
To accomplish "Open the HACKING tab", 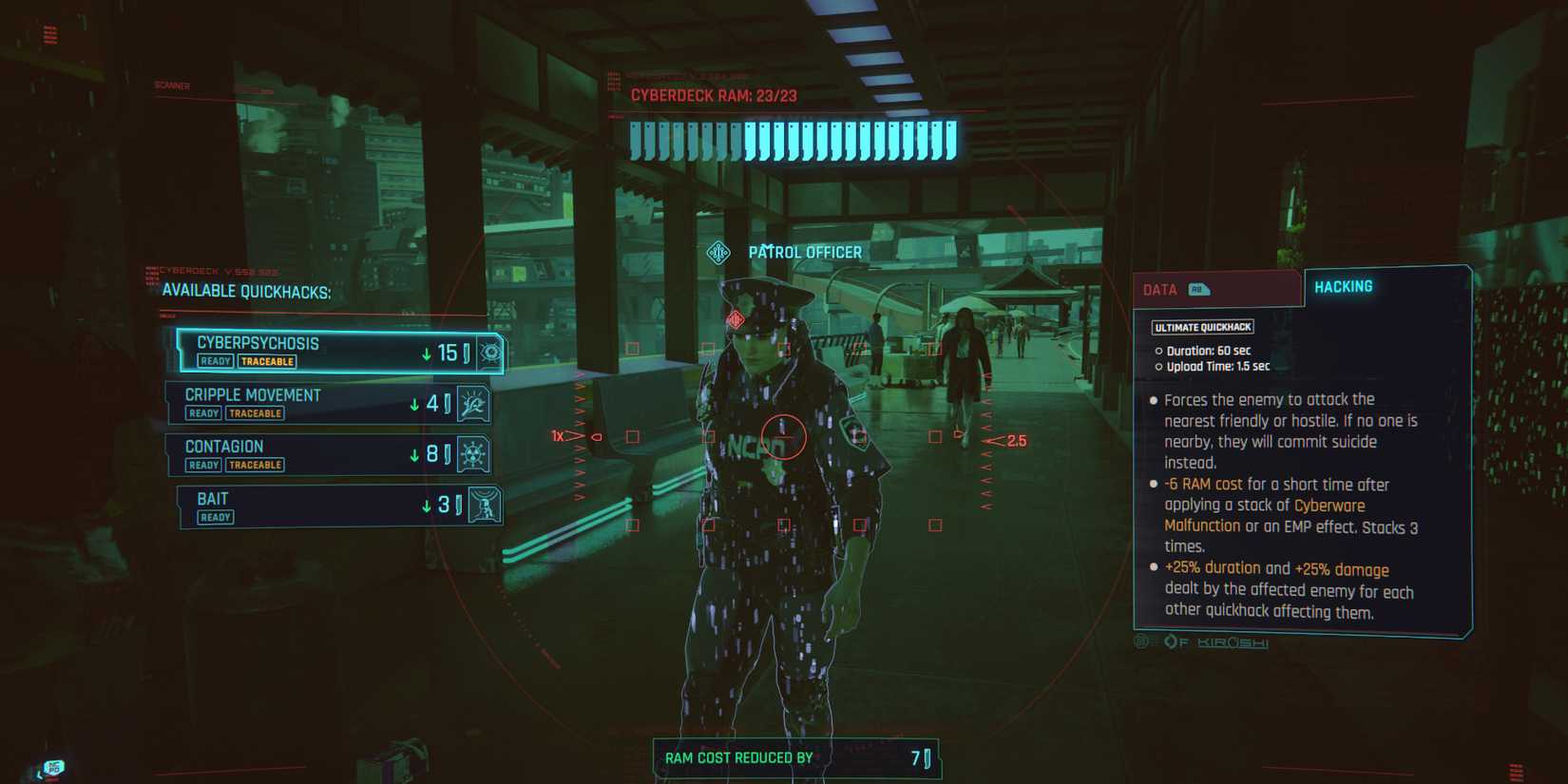I will [x=1342, y=285].
